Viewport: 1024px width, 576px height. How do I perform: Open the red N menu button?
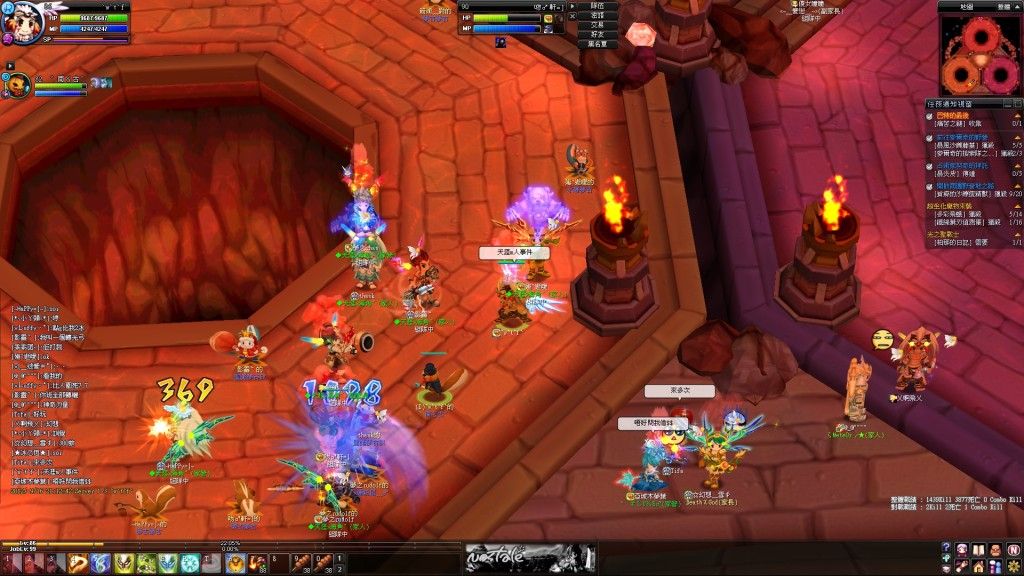click(x=1012, y=549)
